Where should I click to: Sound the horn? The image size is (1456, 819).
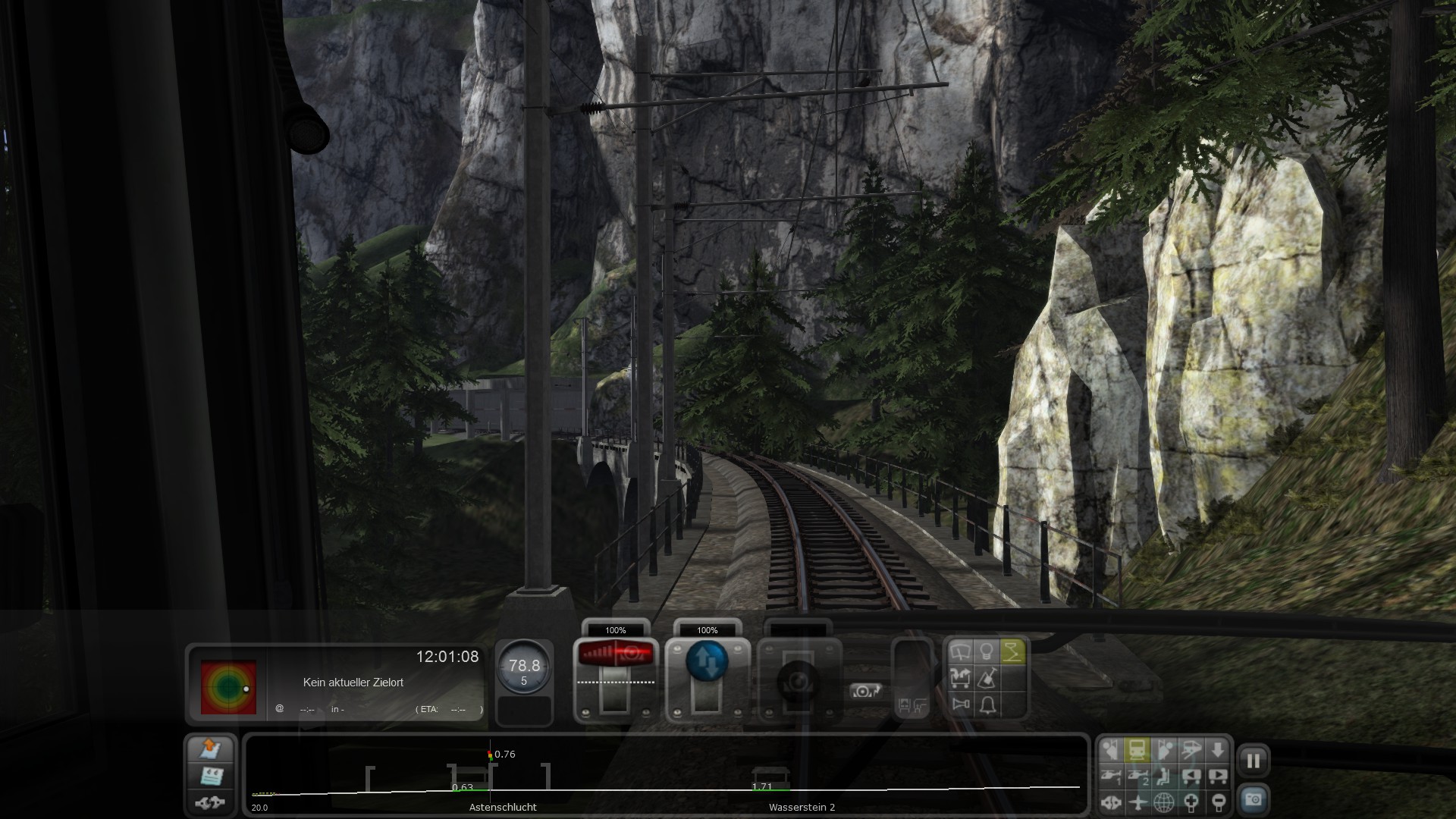point(960,704)
